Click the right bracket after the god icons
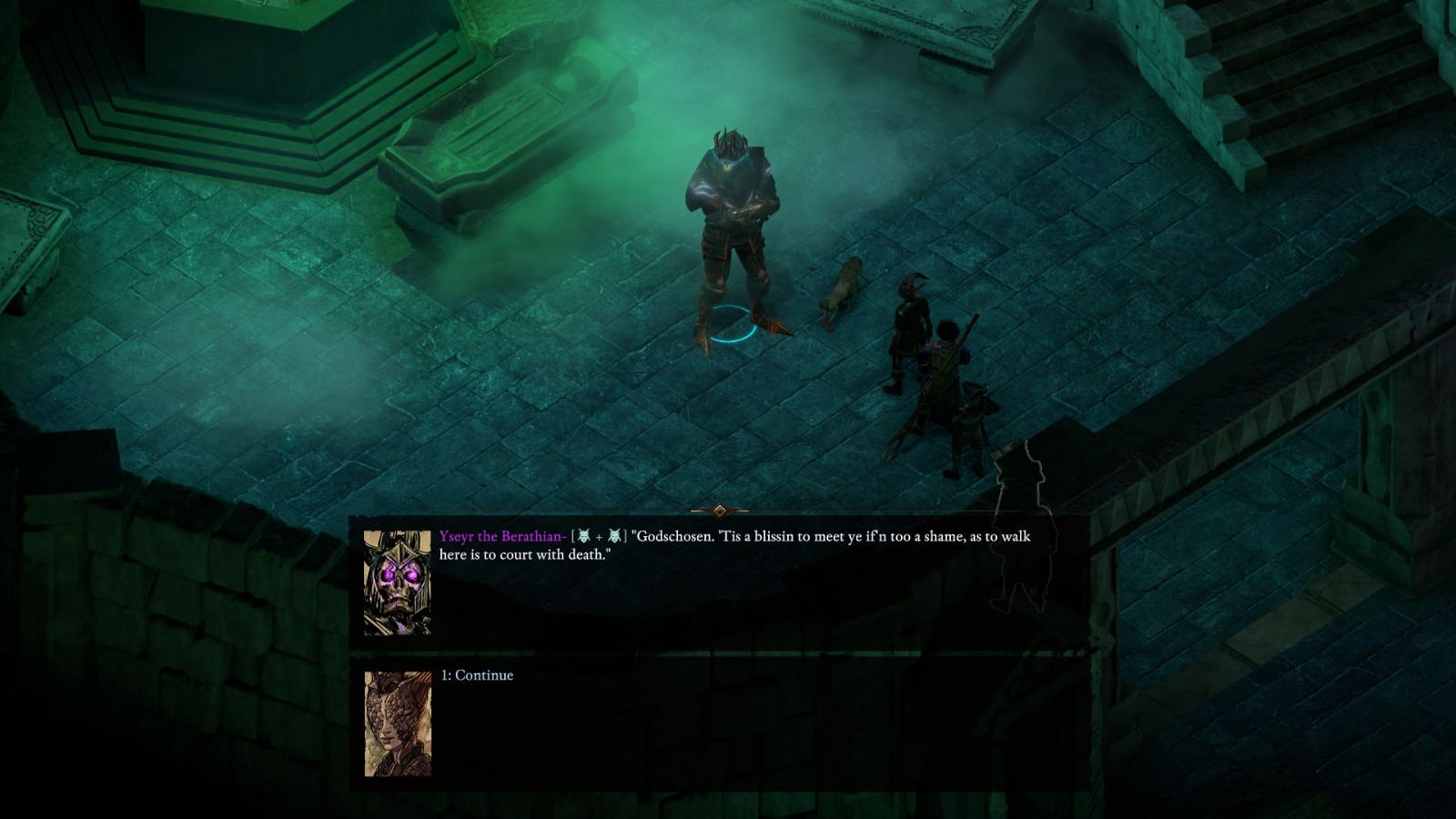Image resolution: width=1456 pixels, height=819 pixels. (625, 538)
